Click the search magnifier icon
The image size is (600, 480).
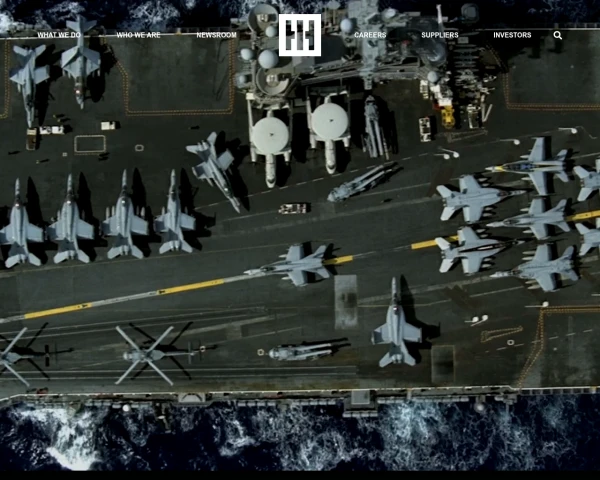pyautogui.click(x=558, y=35)
